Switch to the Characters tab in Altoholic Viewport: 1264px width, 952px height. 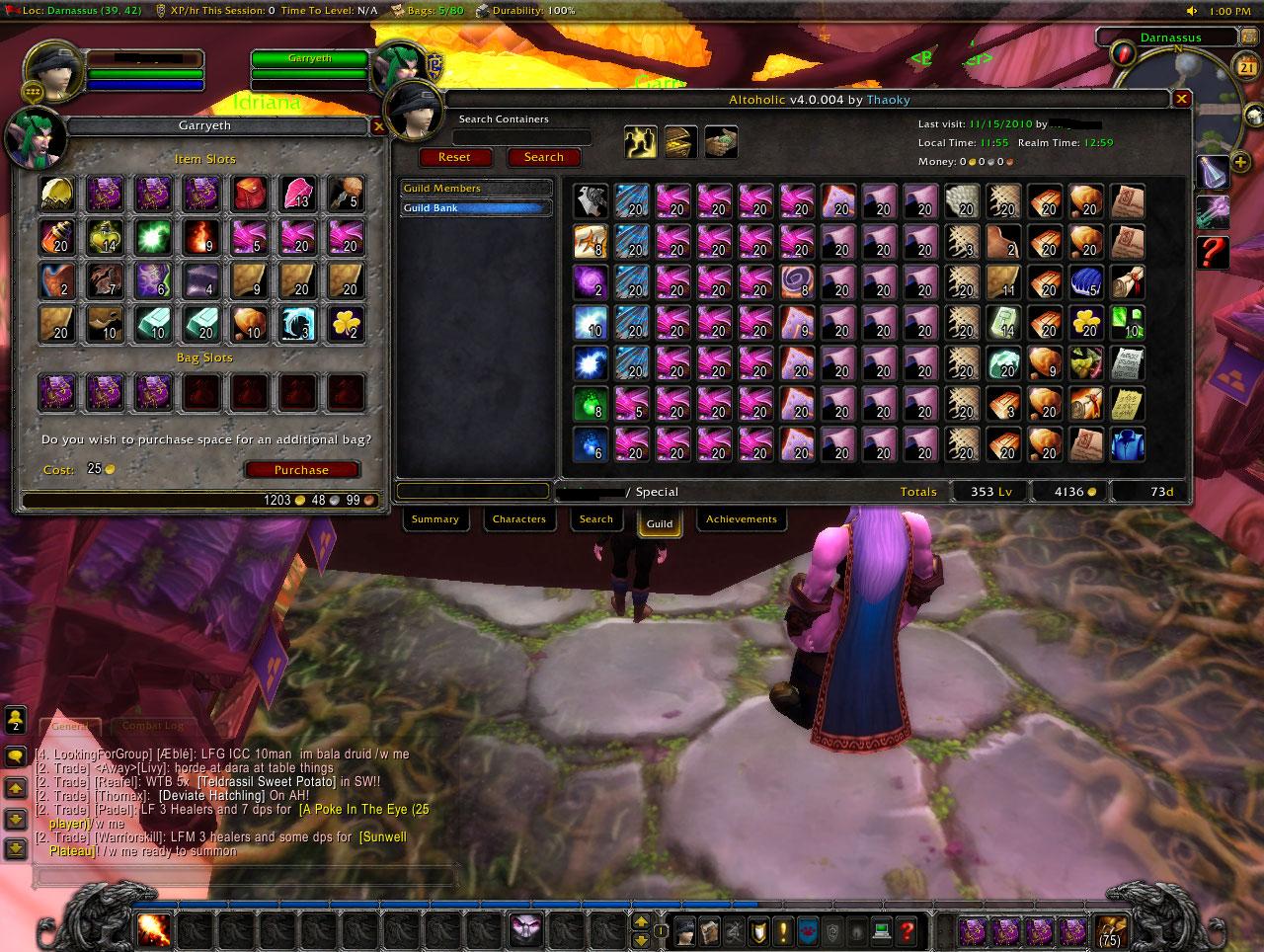tap(518, 518)
